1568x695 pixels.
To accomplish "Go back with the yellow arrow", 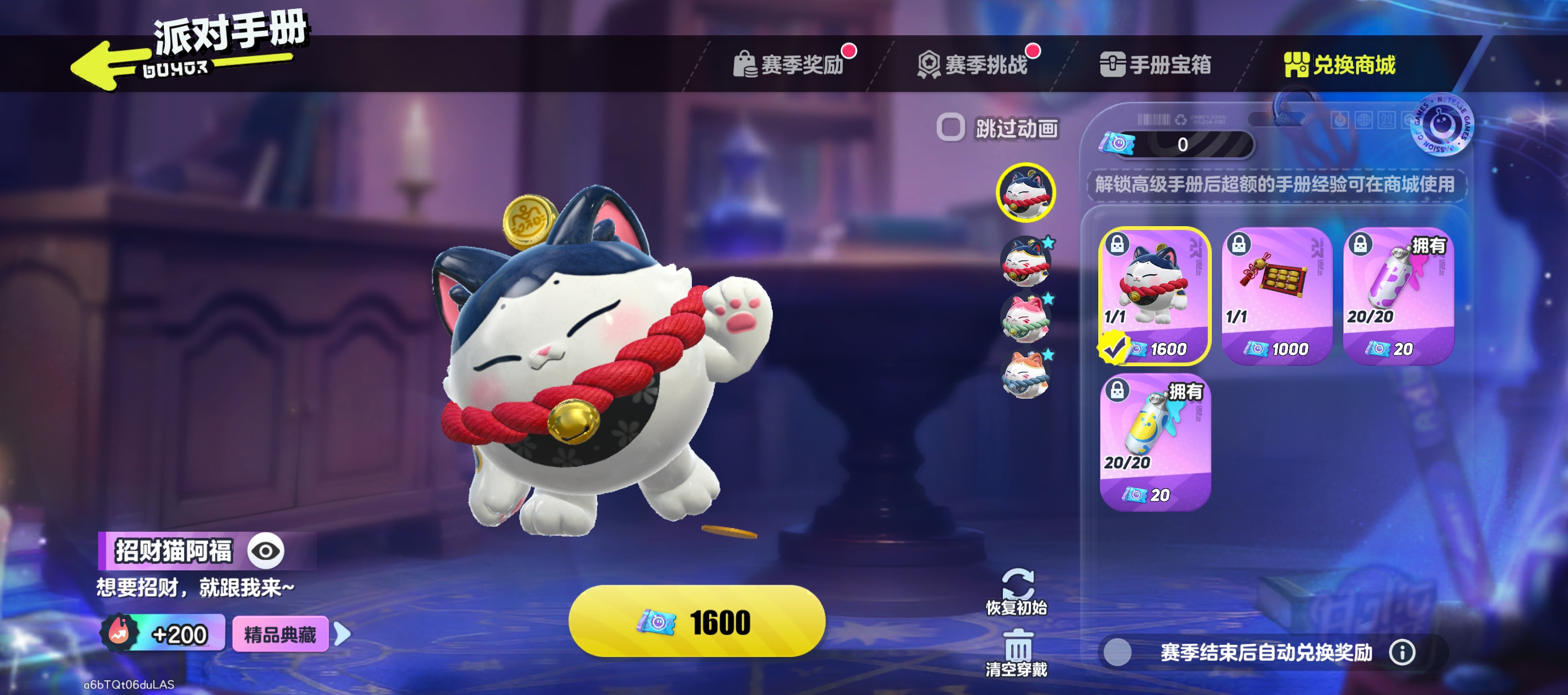I will tap(104, 66).
